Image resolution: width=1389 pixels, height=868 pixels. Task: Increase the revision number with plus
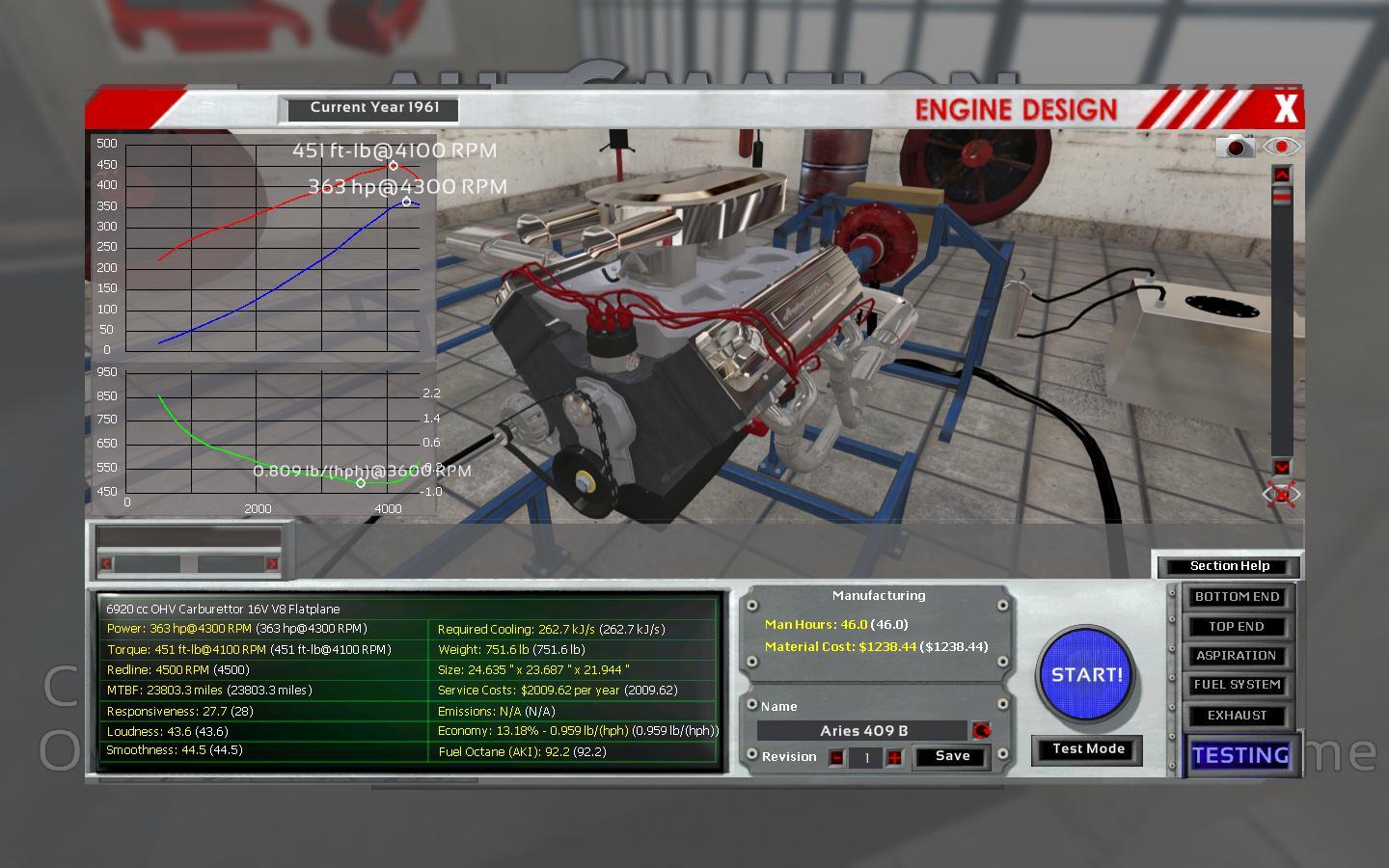(895, 757)
